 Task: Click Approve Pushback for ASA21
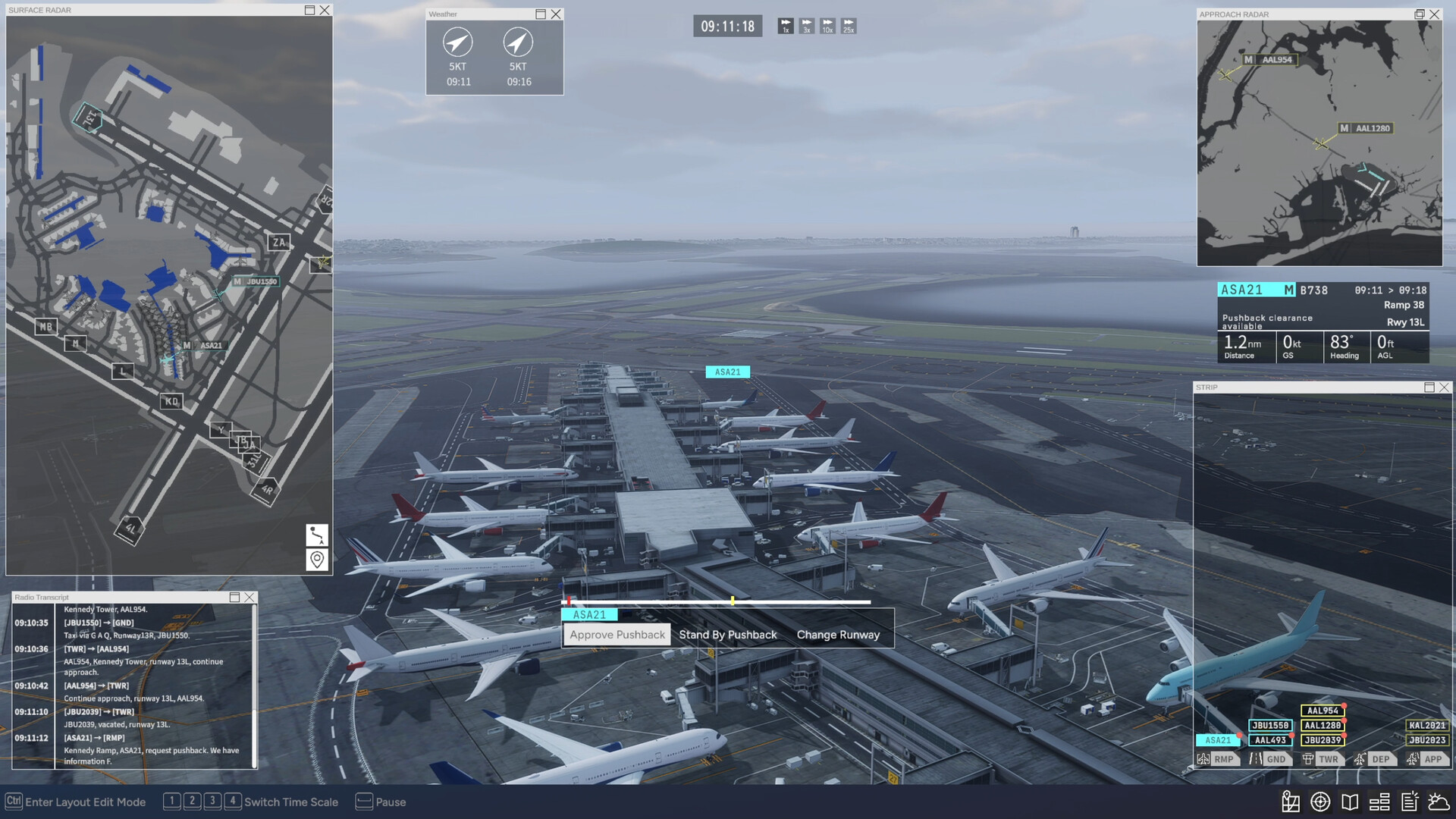(616, 635)
